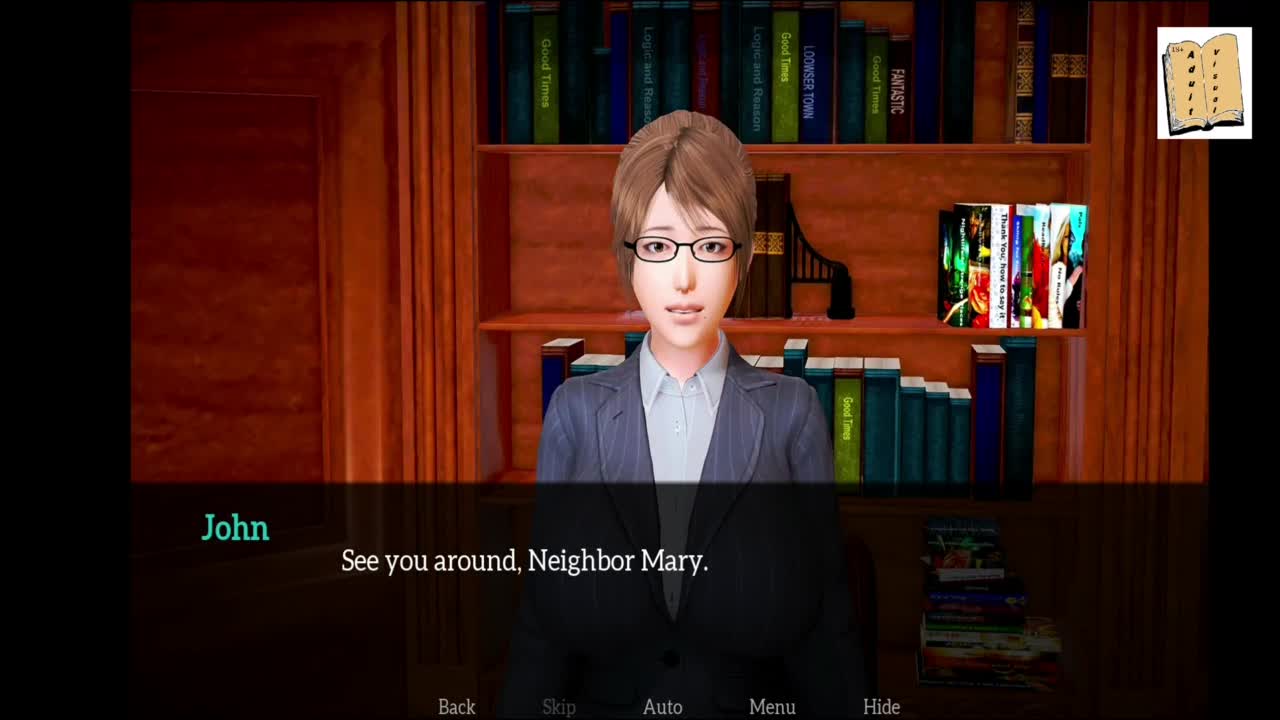Open the game Menu
The width and height of the screenshot is (1280, 720).
(x=772, y=707)
